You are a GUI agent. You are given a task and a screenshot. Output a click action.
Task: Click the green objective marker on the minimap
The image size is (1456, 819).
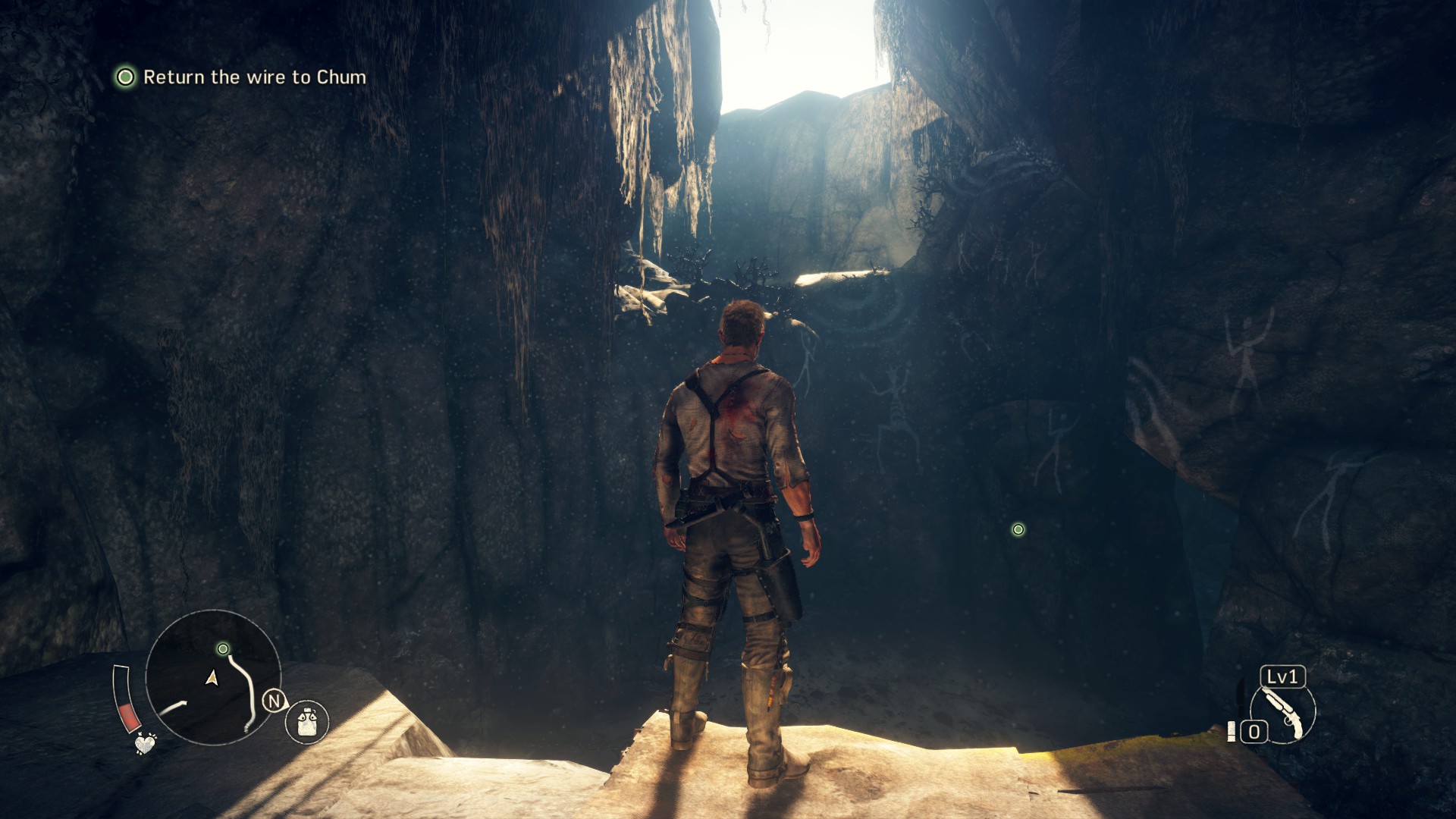tap(223, 649)
